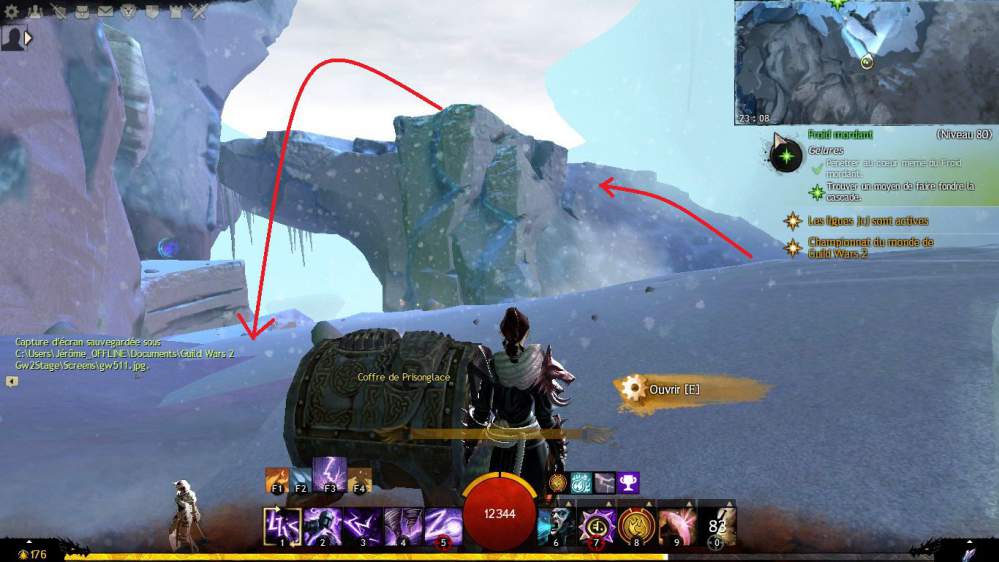The image size is (999, 562).
Task: Expand the party portrait arrow
Action: point(28,38)
